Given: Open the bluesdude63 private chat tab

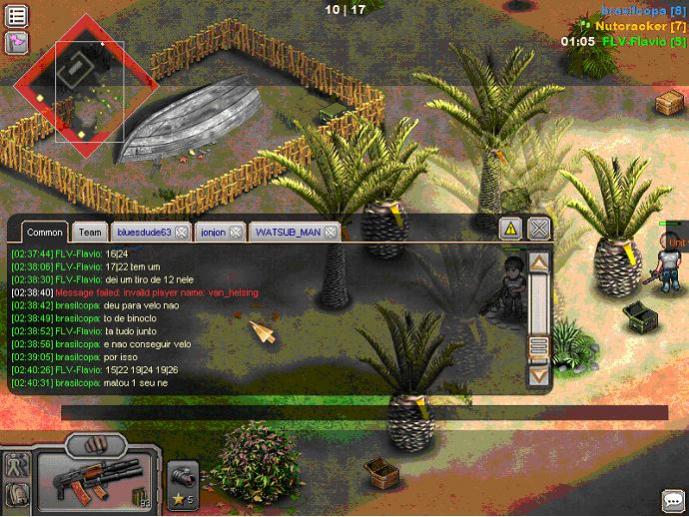Looking at the screenshot, I should pos(143,232).
